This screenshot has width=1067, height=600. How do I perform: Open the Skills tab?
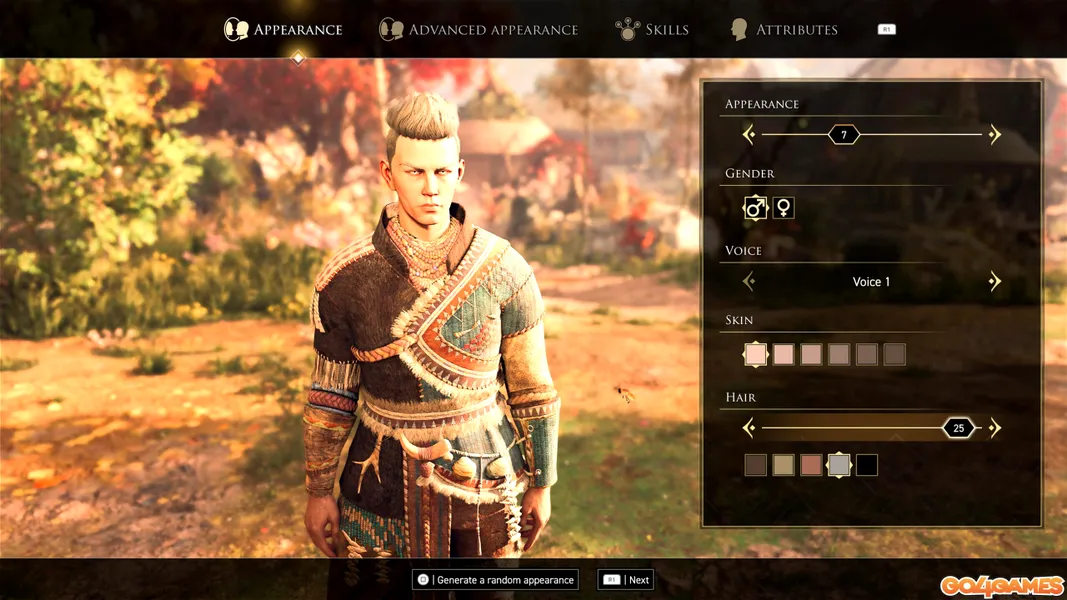[652, 30]
